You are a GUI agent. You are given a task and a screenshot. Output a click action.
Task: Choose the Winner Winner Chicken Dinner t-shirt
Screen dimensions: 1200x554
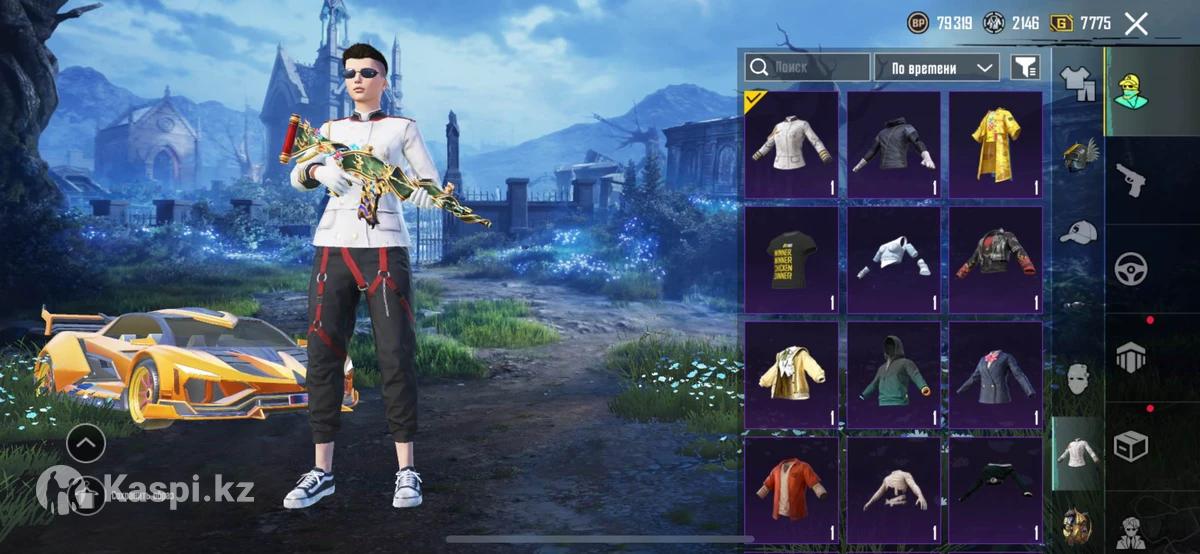point(791,259)
